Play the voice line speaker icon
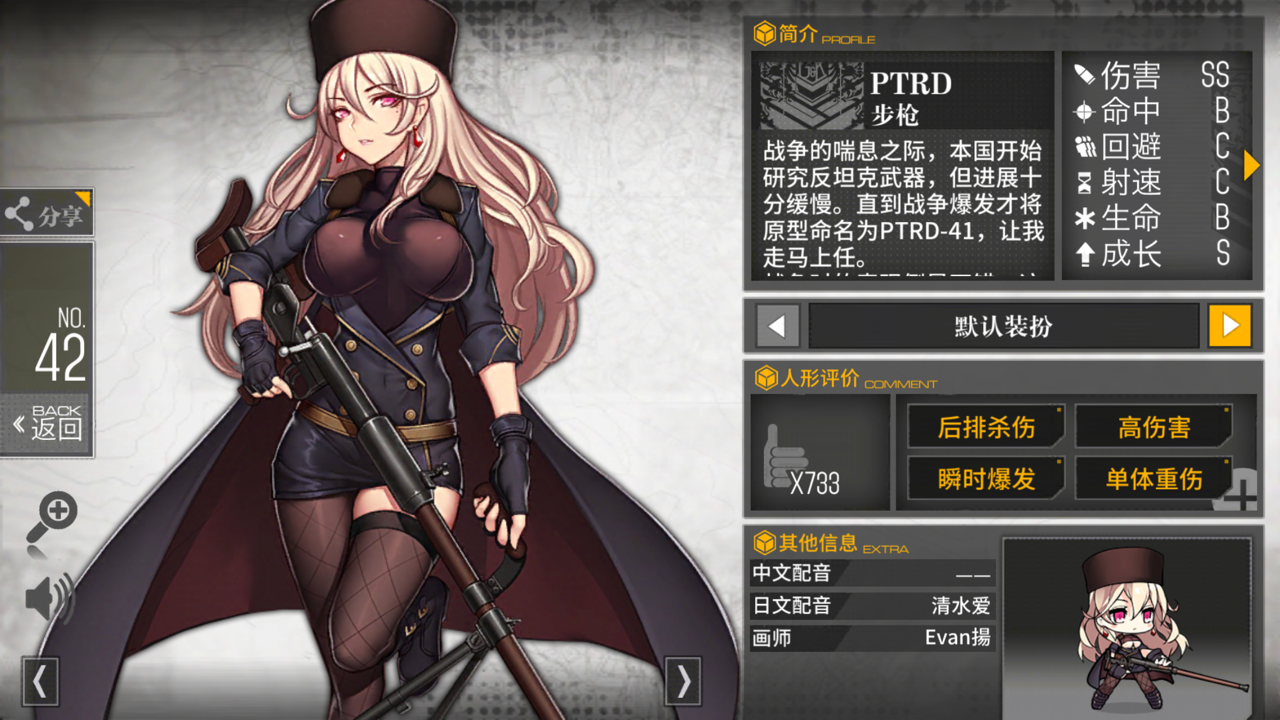1280x720 pixels. click(49, 598)
